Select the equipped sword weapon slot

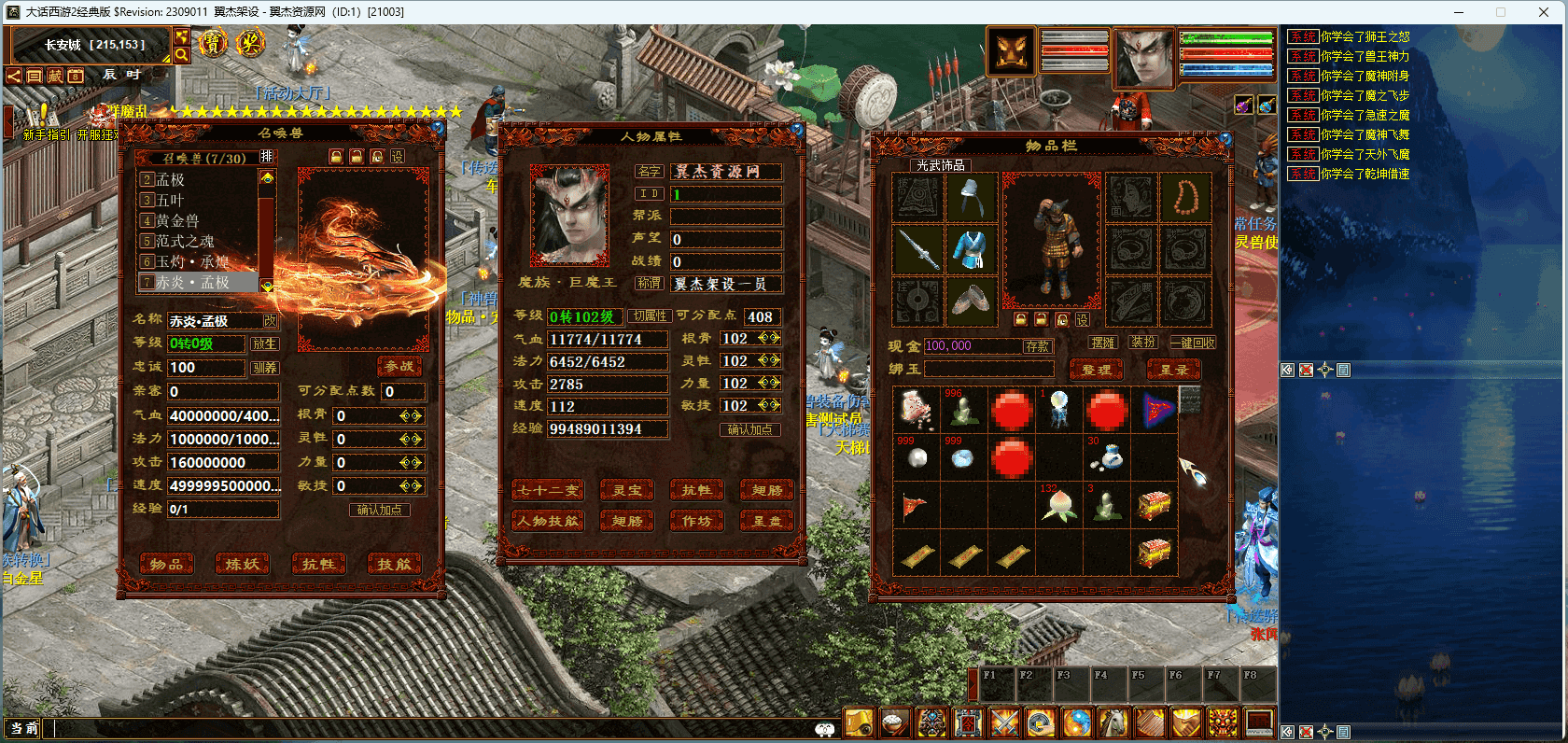tap(918, 249)
